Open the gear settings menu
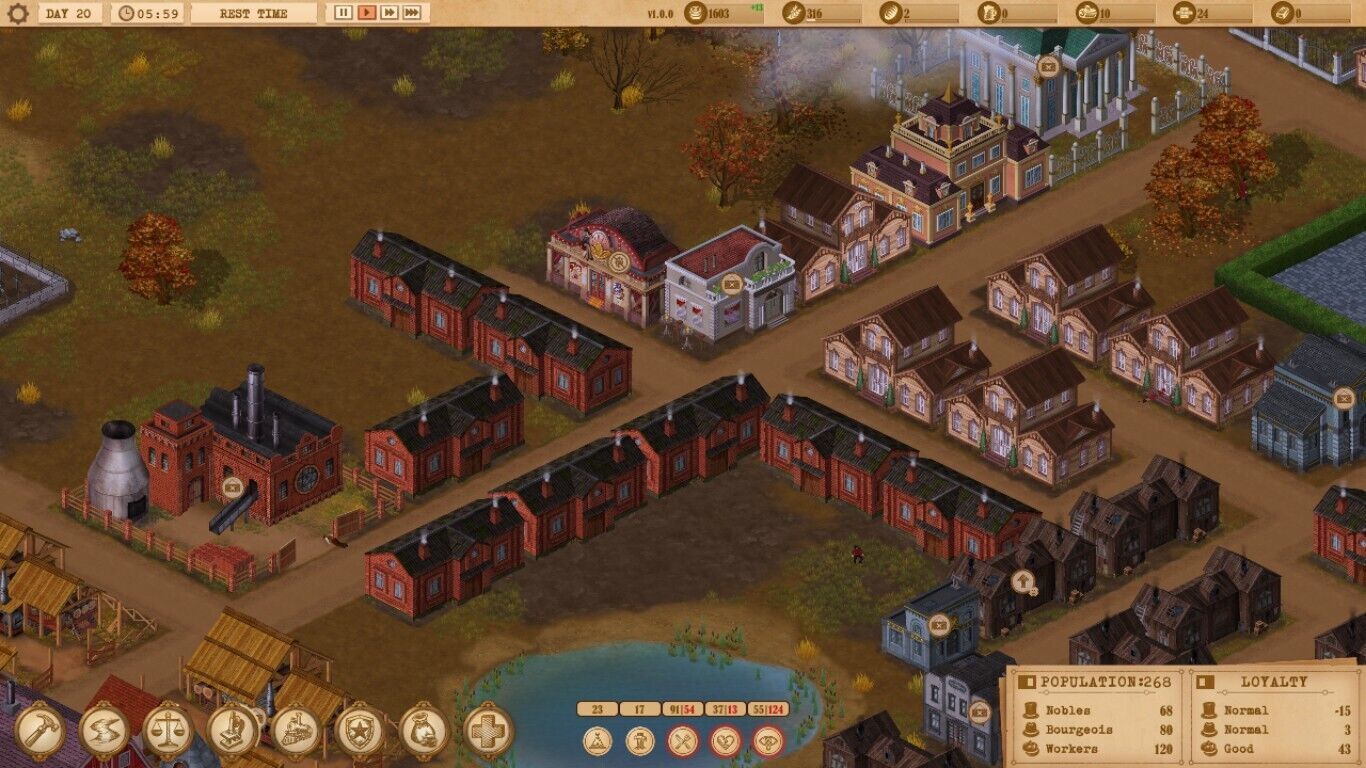The image size is (1366, 768). 18,14
